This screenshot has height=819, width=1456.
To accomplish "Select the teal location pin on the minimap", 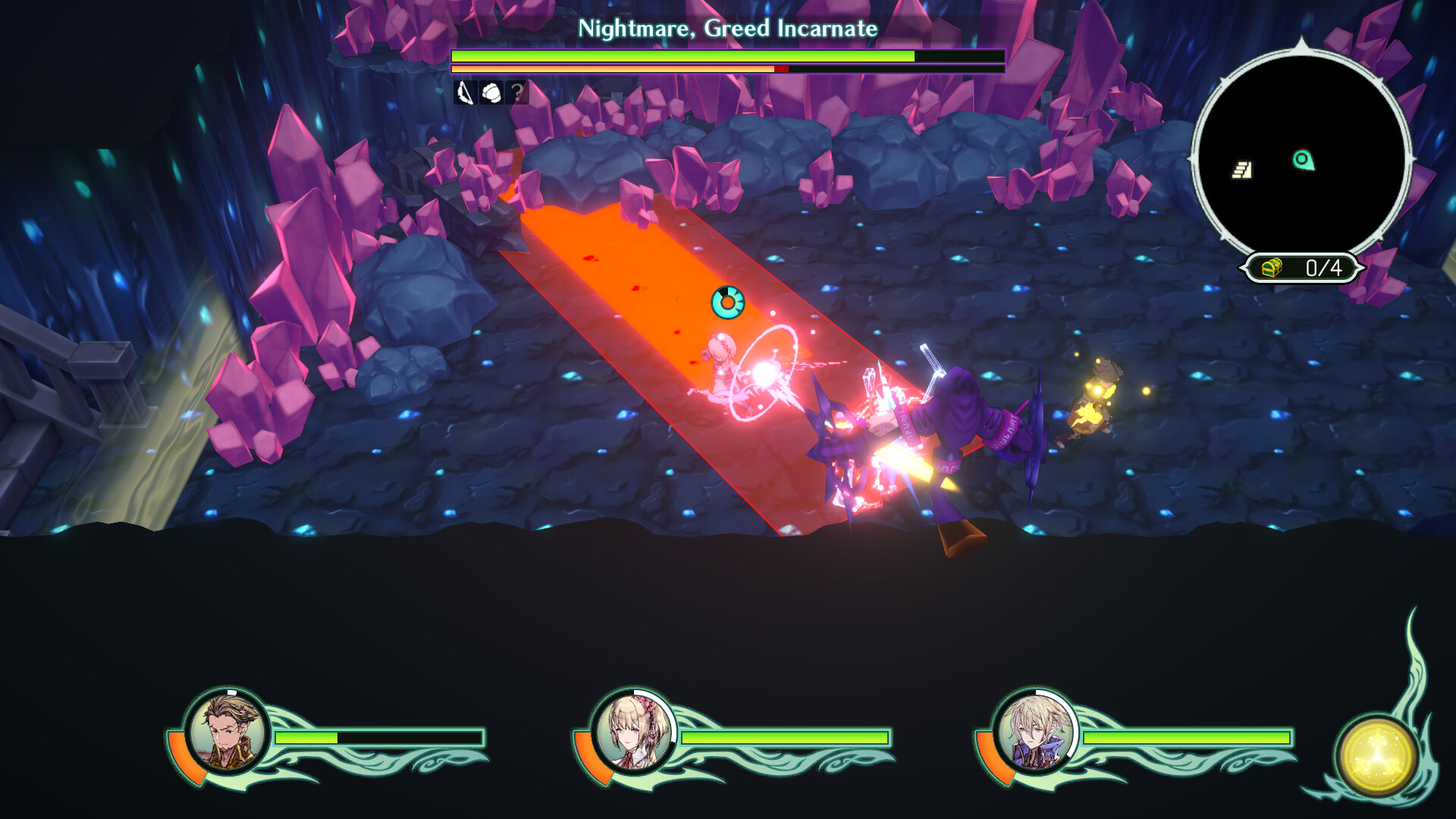I will click(1302, 161).
